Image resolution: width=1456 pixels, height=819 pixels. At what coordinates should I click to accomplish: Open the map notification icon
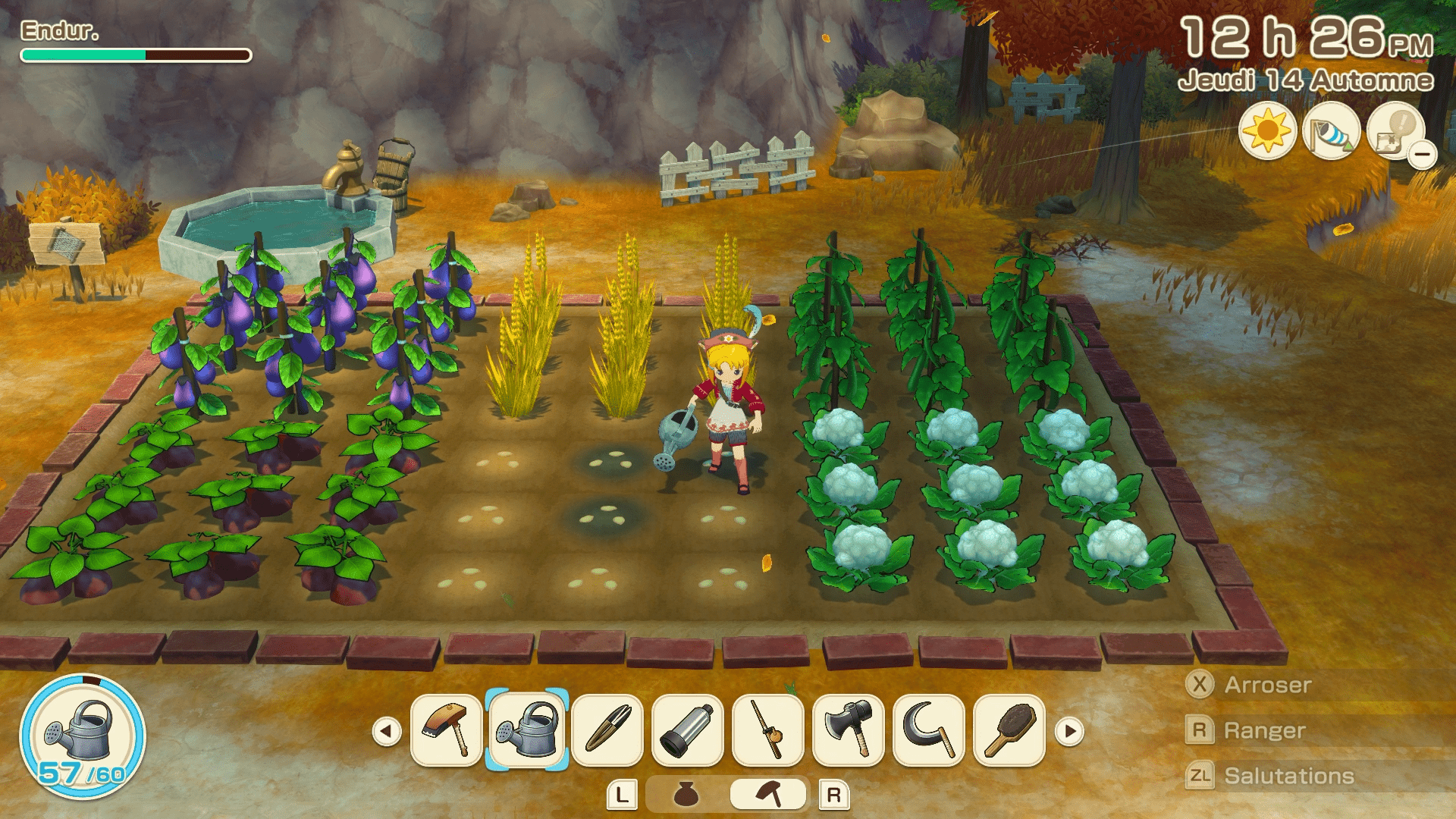pyautogui.click(x=1396, y=132)
